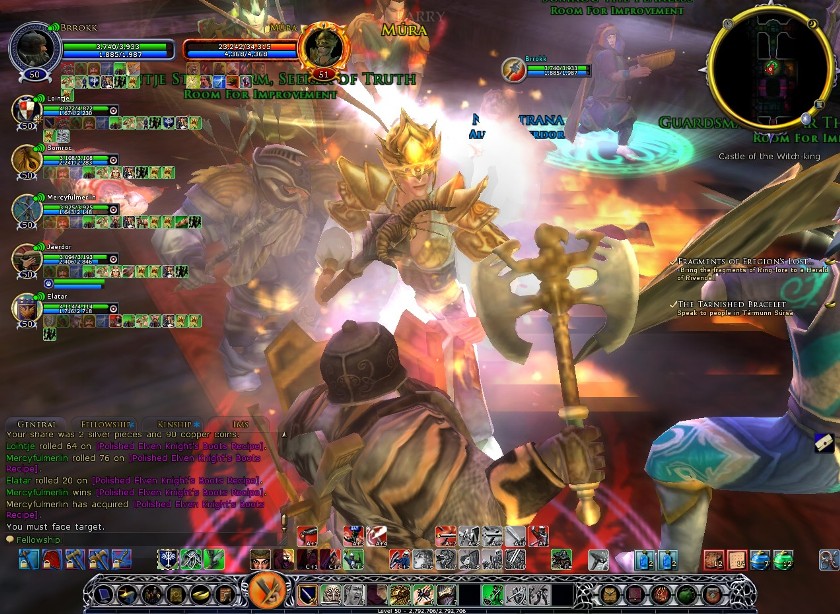Choose Mercyfulmerlin's fellowship portrait

point(27,209)
